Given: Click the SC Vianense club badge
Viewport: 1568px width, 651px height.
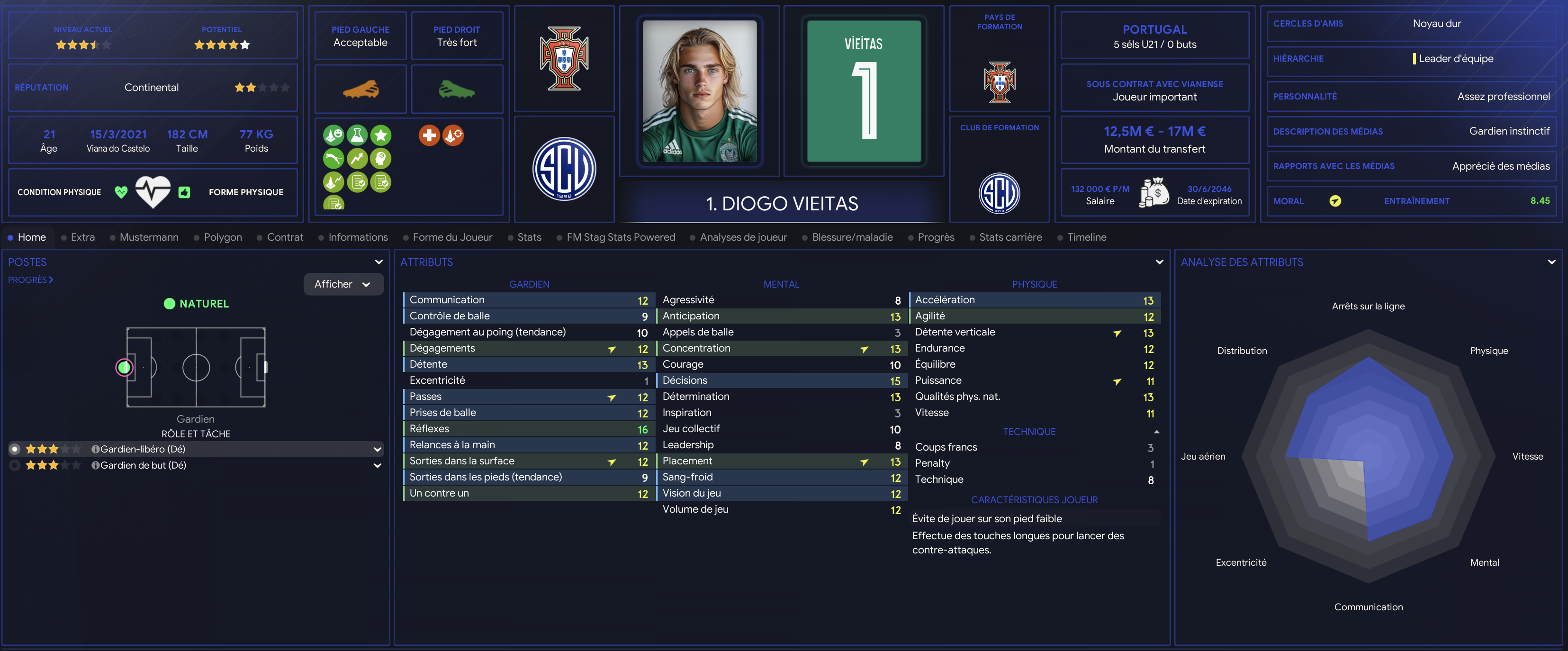Looking at the screenshot, I should click(x=564, y=169).
